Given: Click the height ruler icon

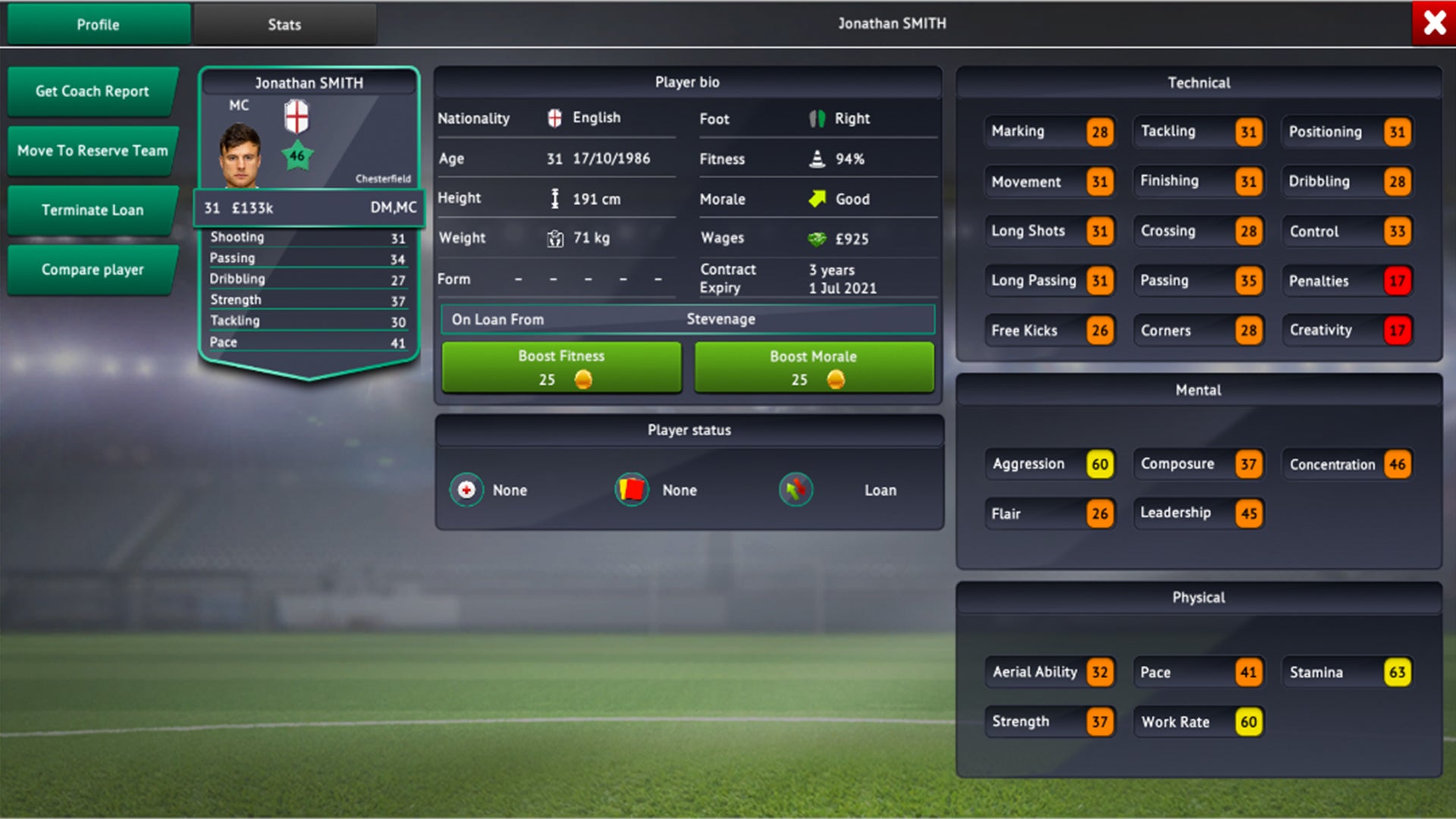Looking at the screenshot, I should click(554, 198).
